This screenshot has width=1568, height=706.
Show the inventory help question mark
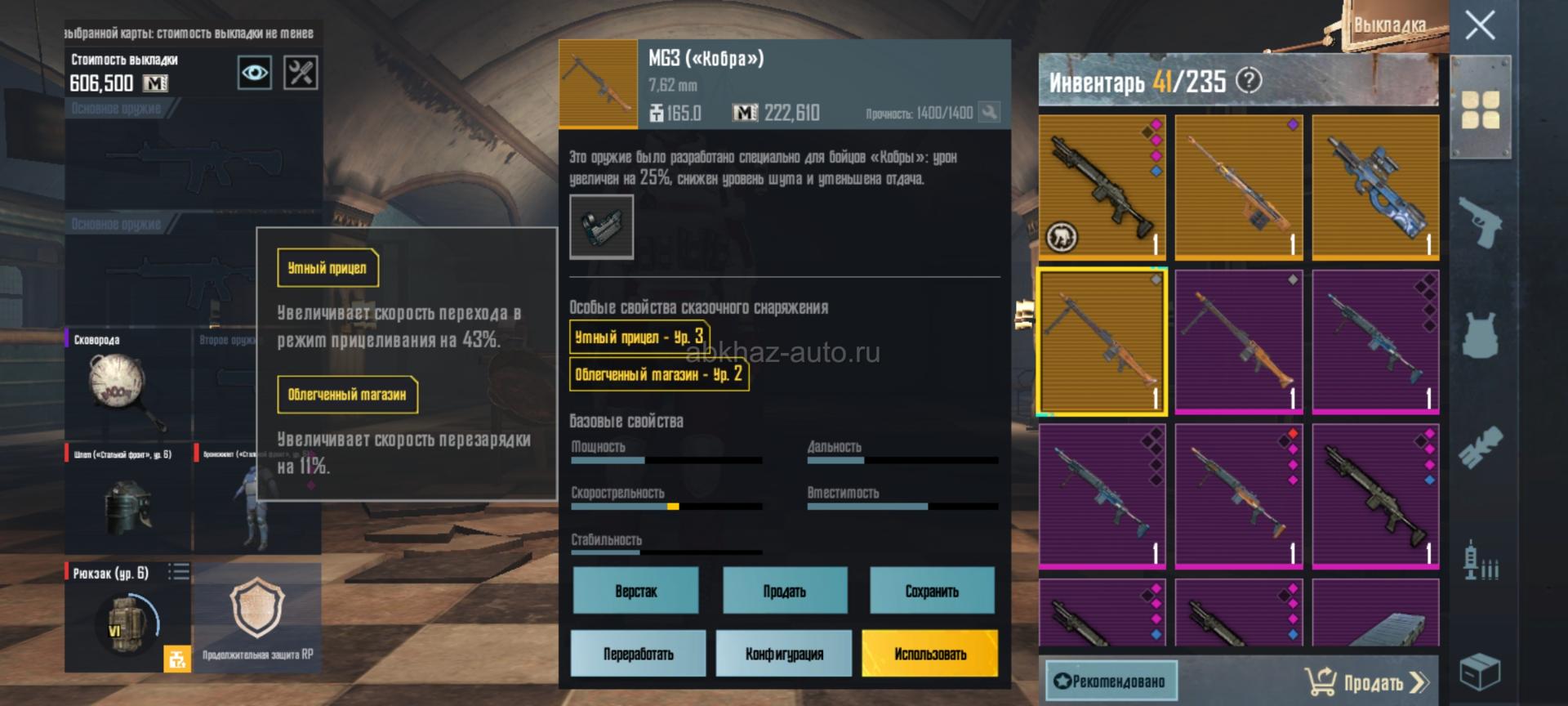[x=1249, y=80]
